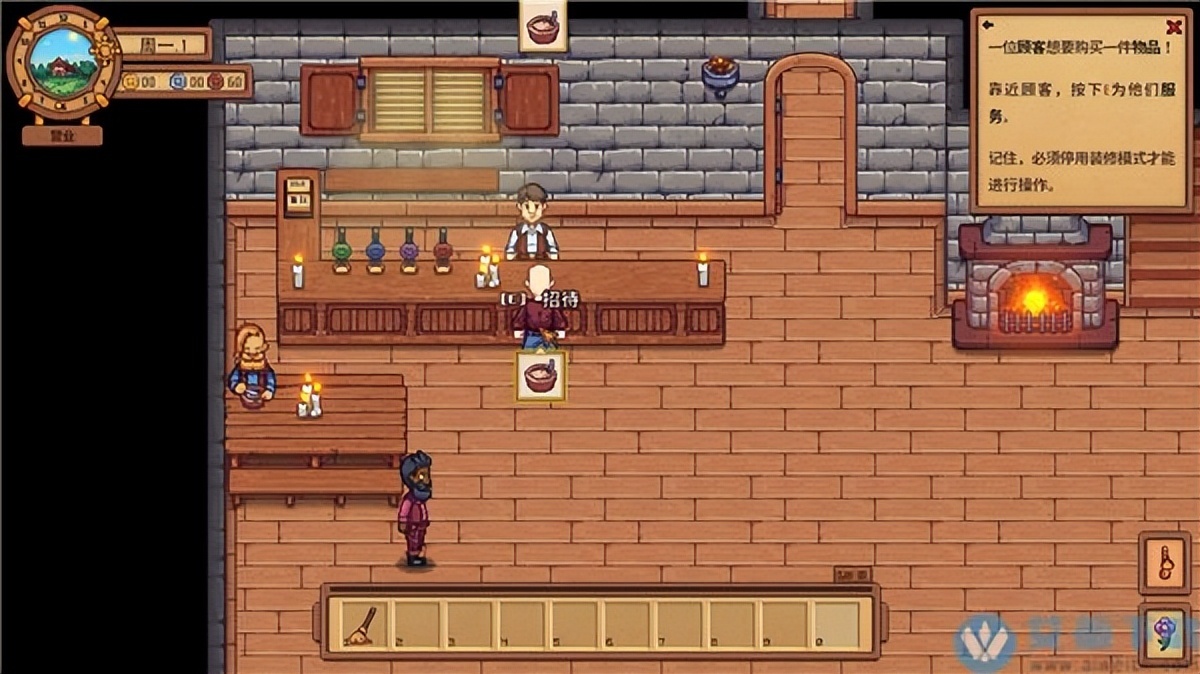Viewport: 1200px width, 674px height.
Task: Select the customer's bowl order bubble
Action: (541, 376)
